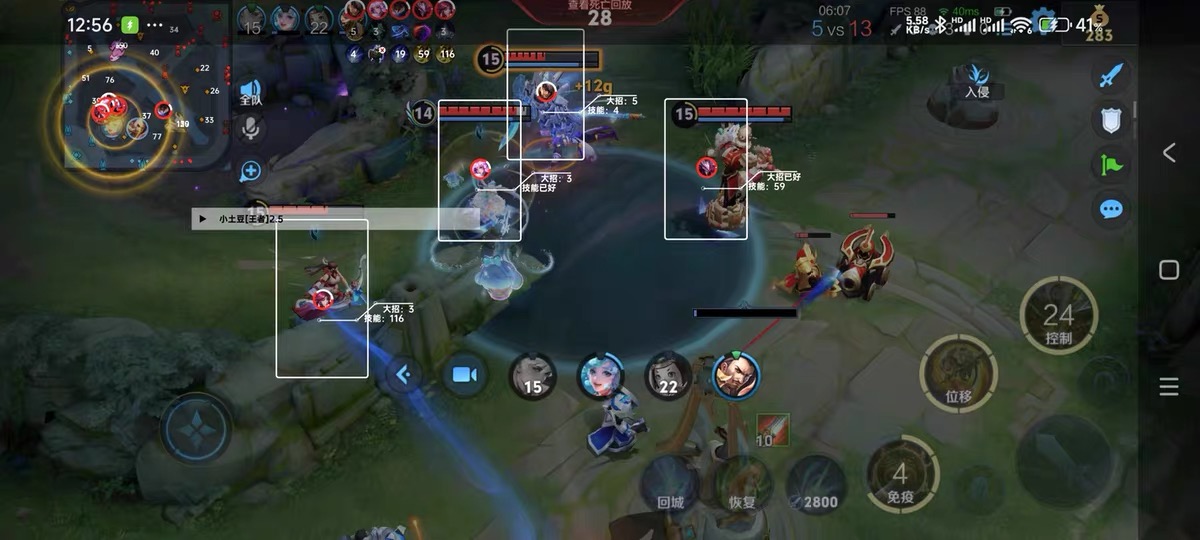Viewport: 1200px width, 540px height.
Task: Toggle the microphone mute icon
Action: click(x=250, y=127)
